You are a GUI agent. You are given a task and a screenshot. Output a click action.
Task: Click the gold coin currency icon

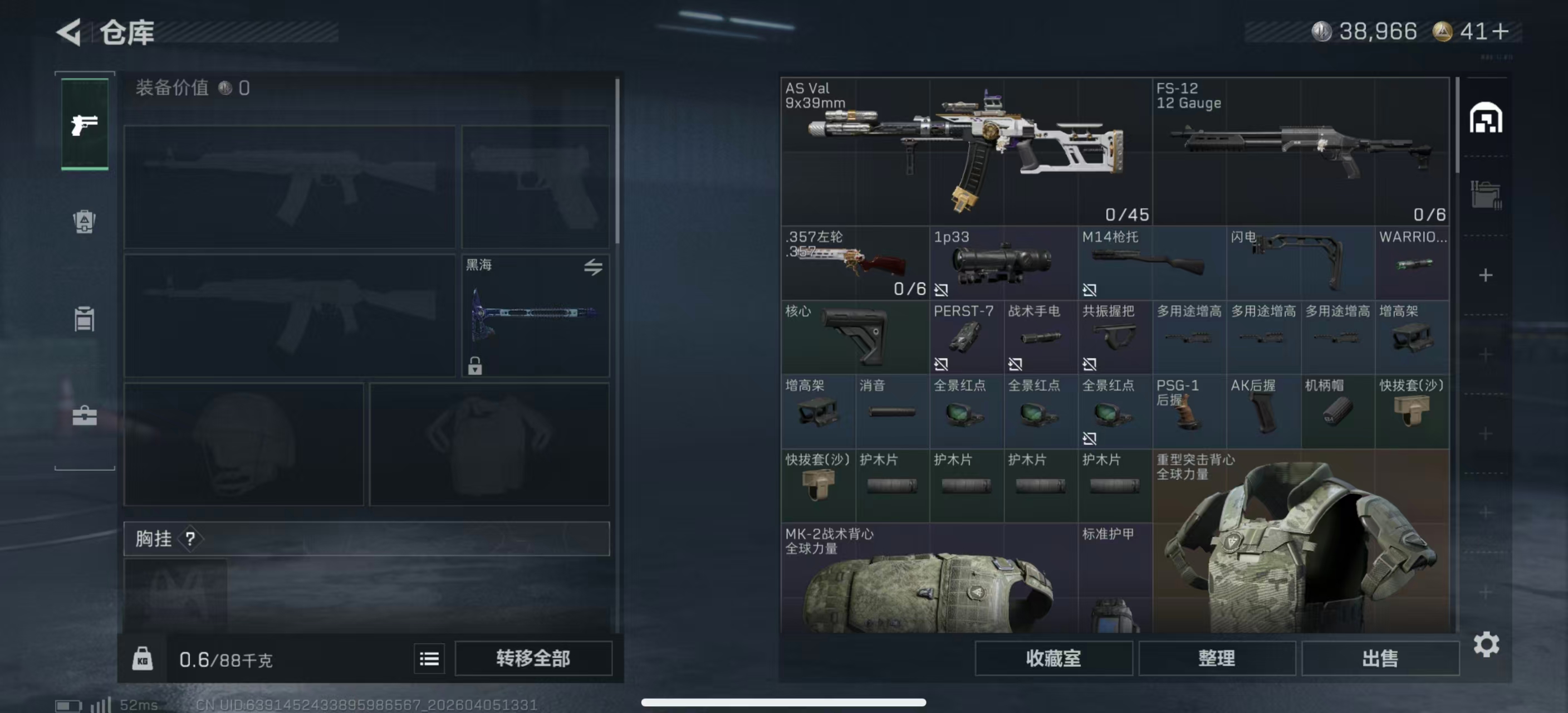(1442, 32)
